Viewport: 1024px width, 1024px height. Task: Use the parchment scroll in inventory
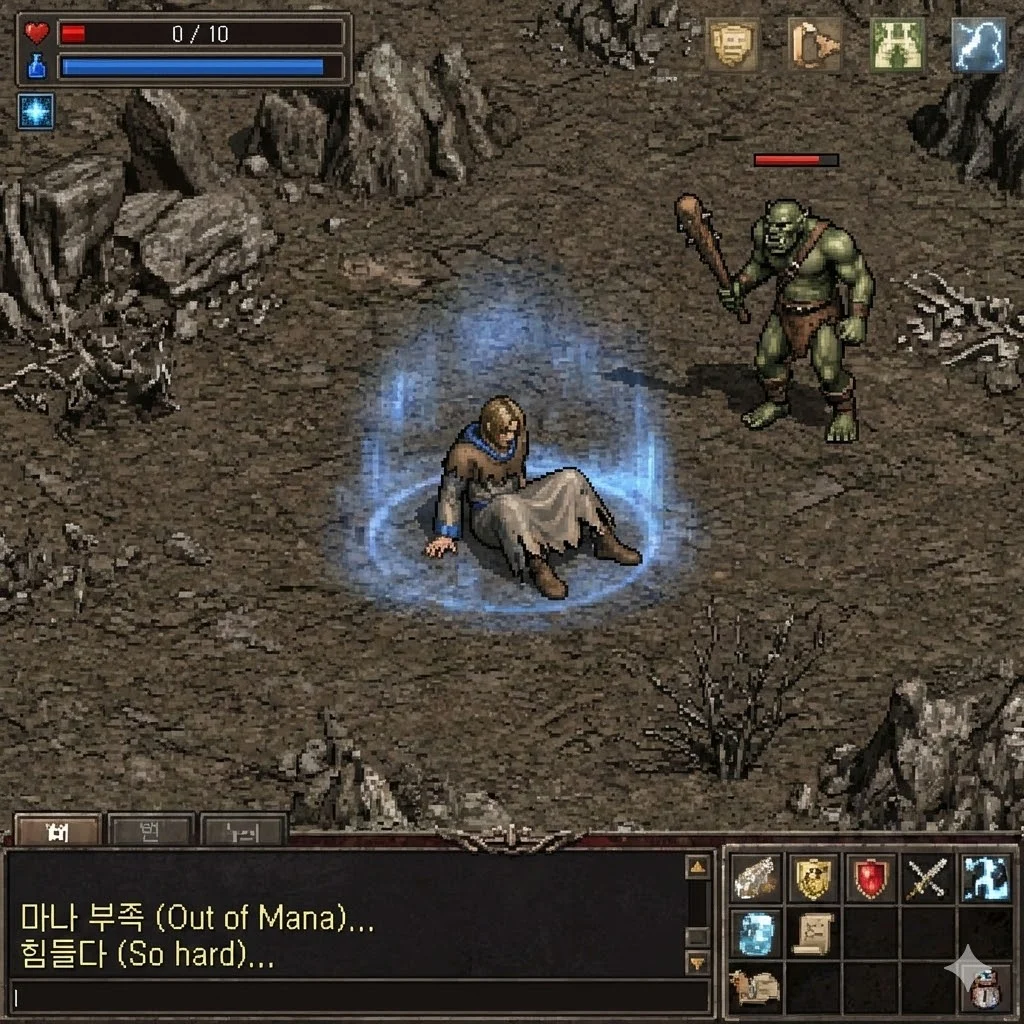click(x=813, y=933)
